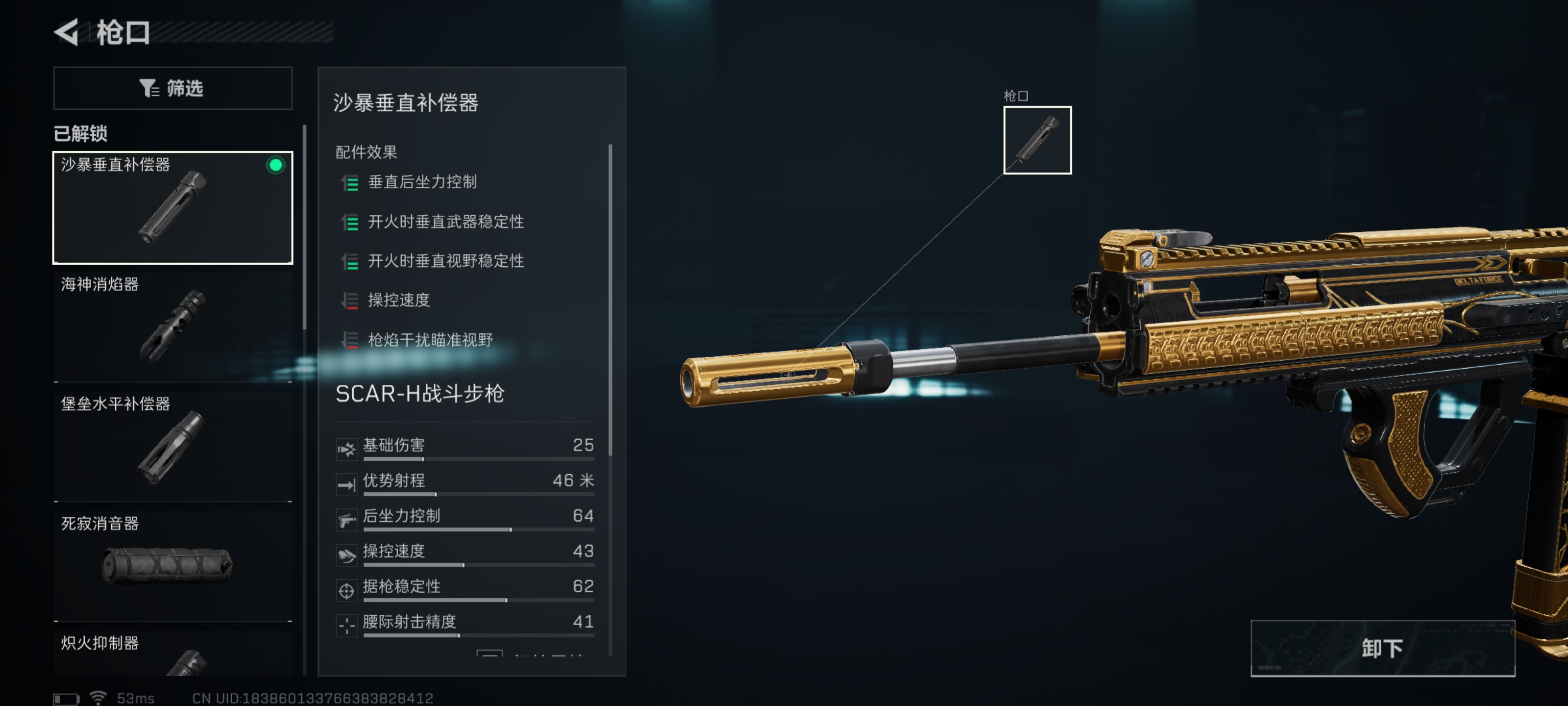Screen dimensions: 1568x706
Task: Click the 腰际射击精度 hipfire accuracy icon
Action: point(347,627)
